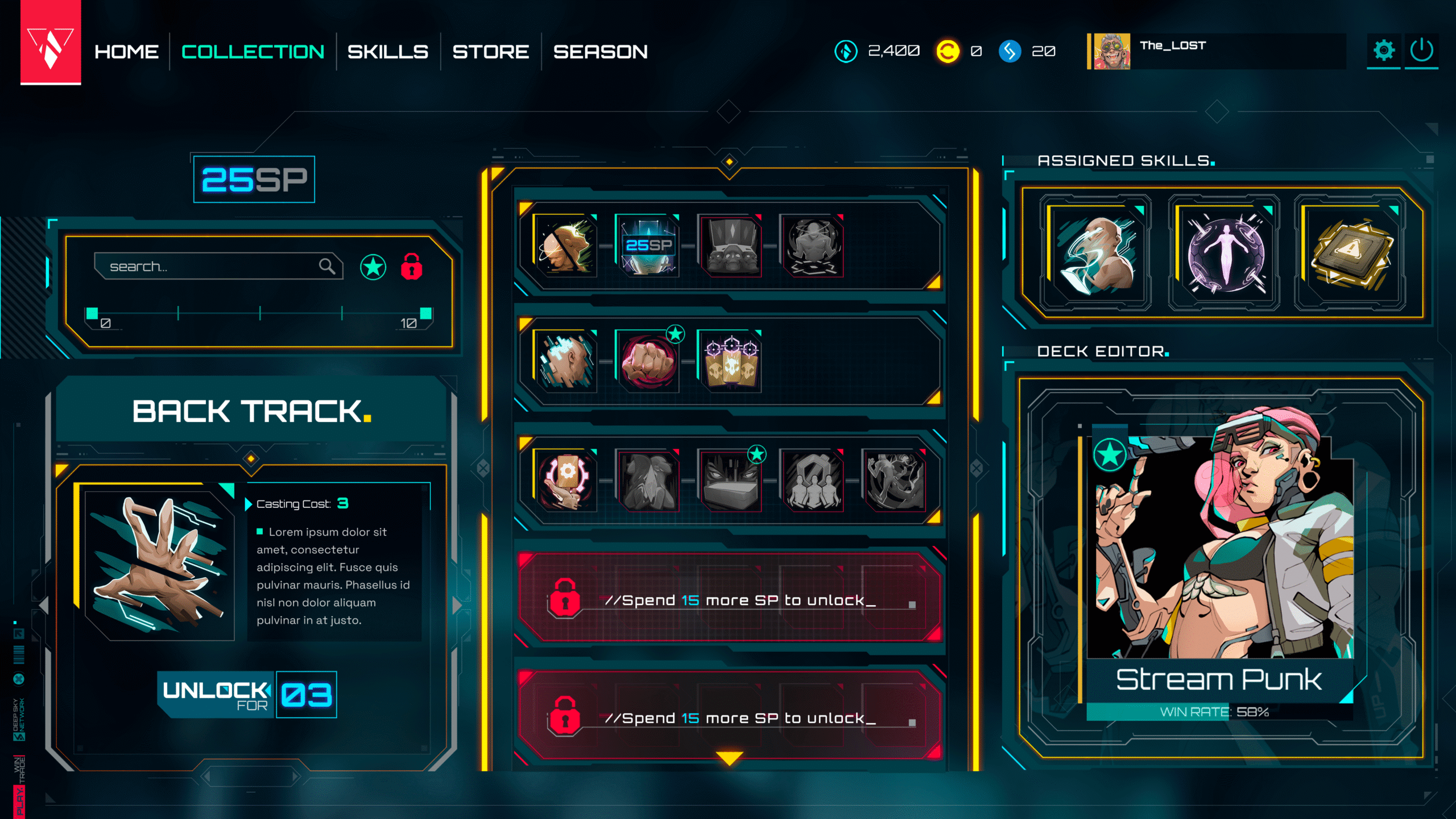
Task: Click the yellow down arrow below skill list
Action: (729, 758)
